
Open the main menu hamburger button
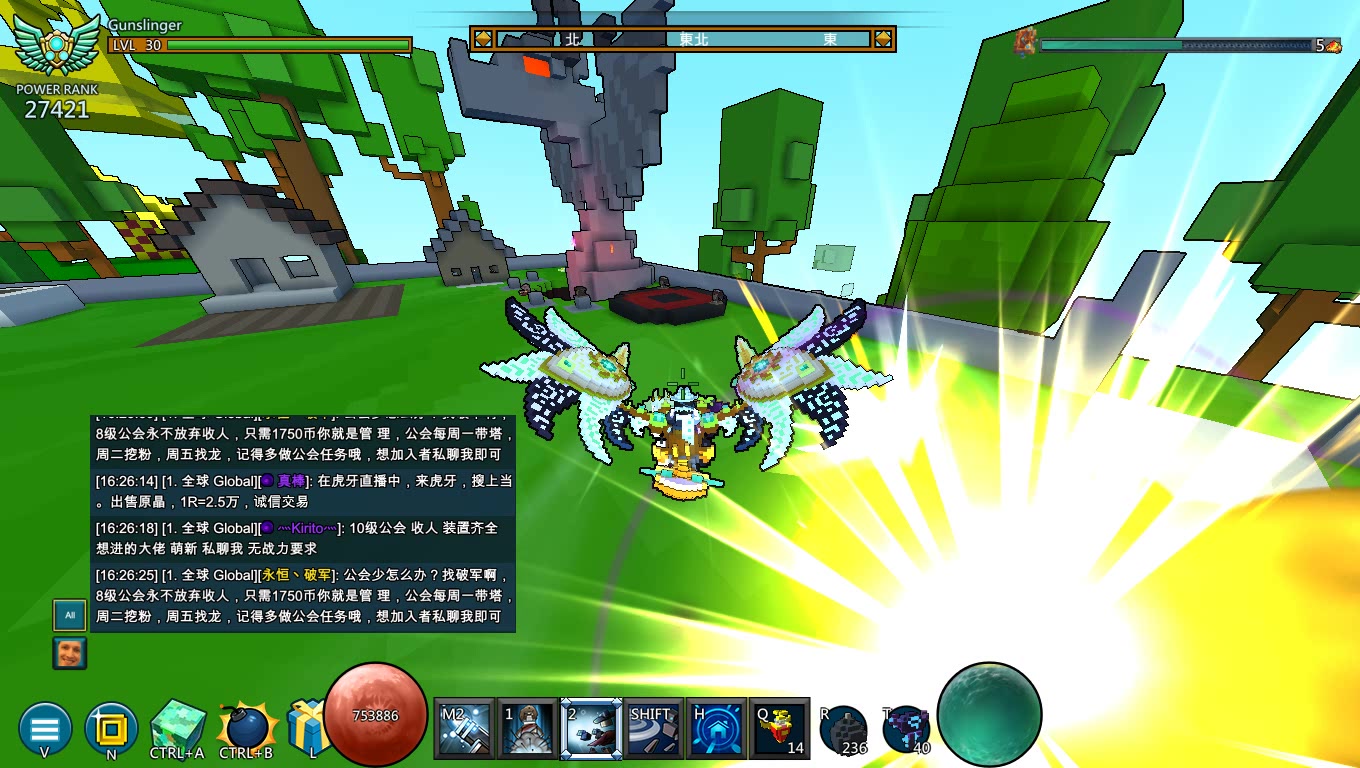[45, 727]
